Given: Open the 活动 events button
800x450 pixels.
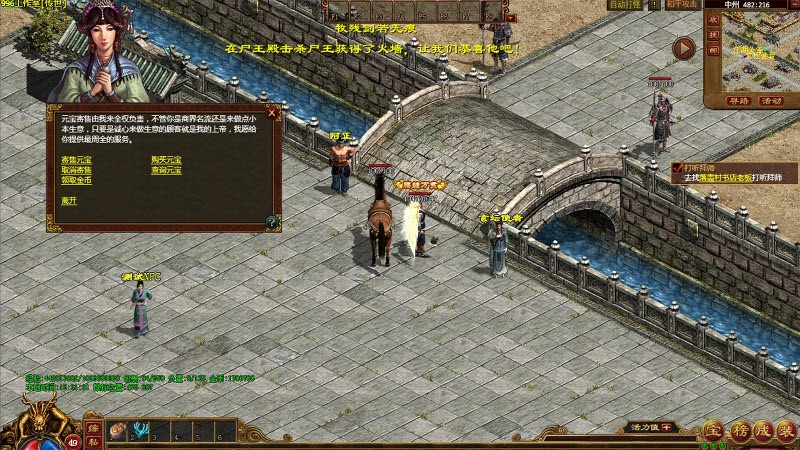Looking at the screenshot, I should 771,101.
